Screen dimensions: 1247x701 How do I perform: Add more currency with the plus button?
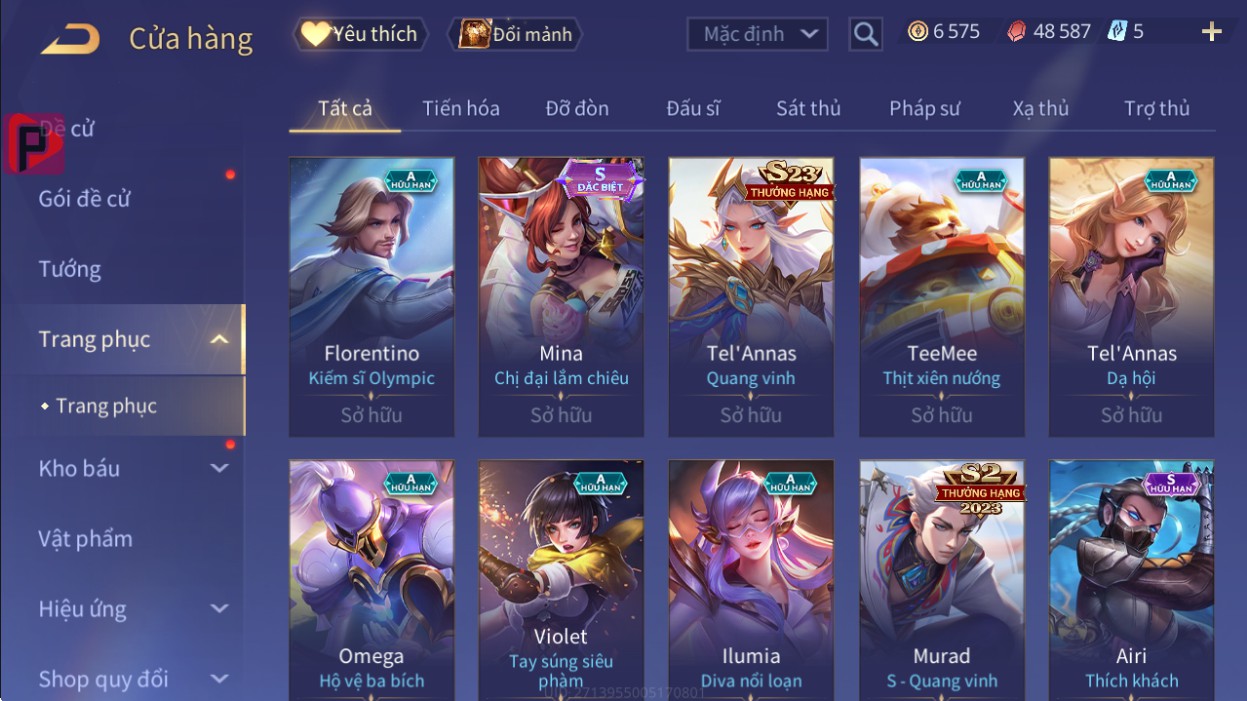pos(1211,32)
